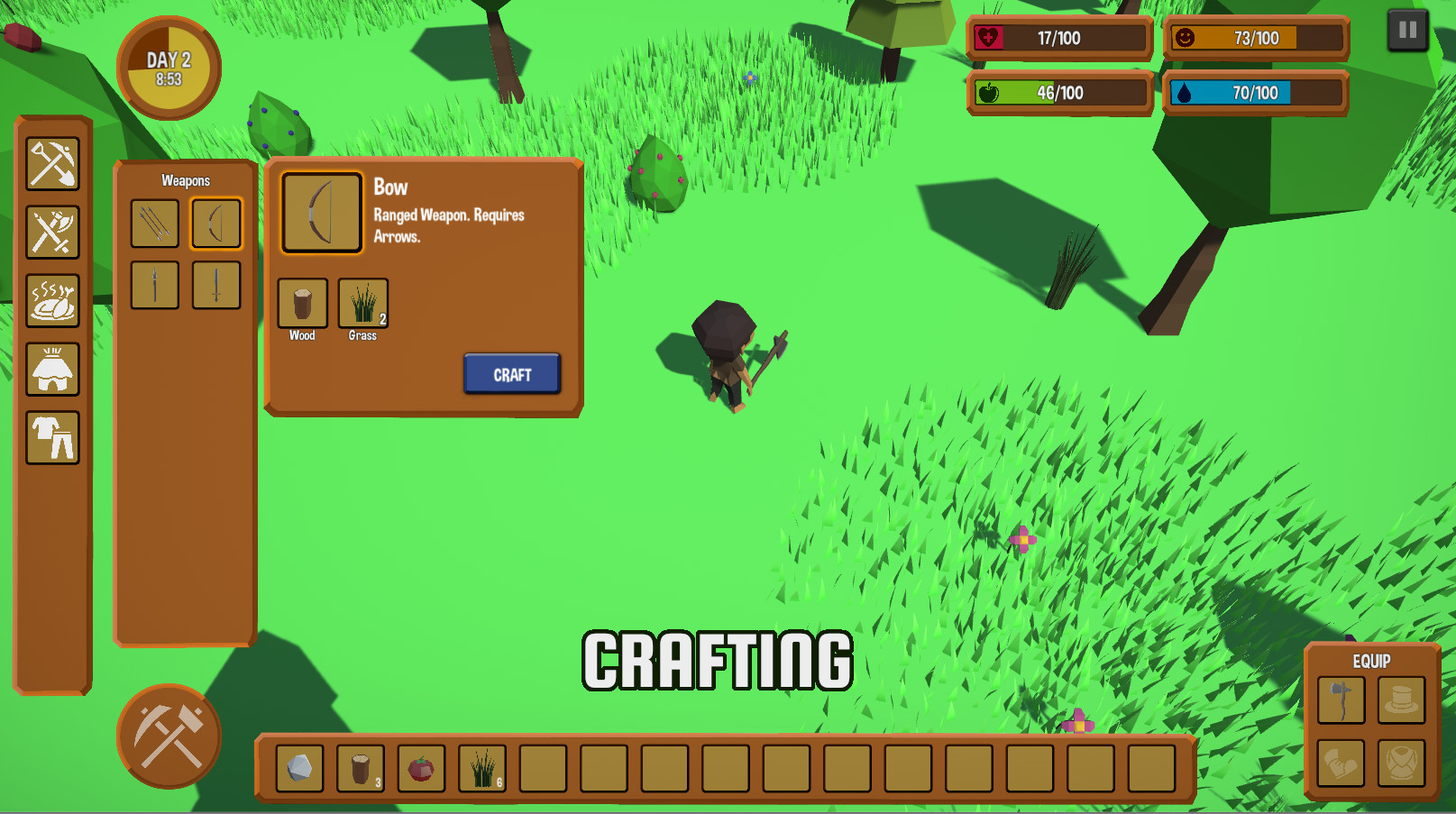Select the Spear recipe
This screenshot has height=814, width=1456.
(x=153, y=282)
